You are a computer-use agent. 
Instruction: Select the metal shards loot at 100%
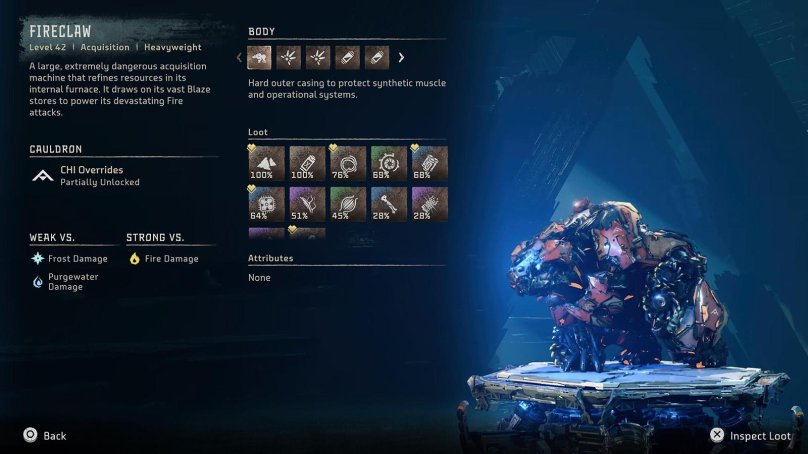click(x=266, y=163)
